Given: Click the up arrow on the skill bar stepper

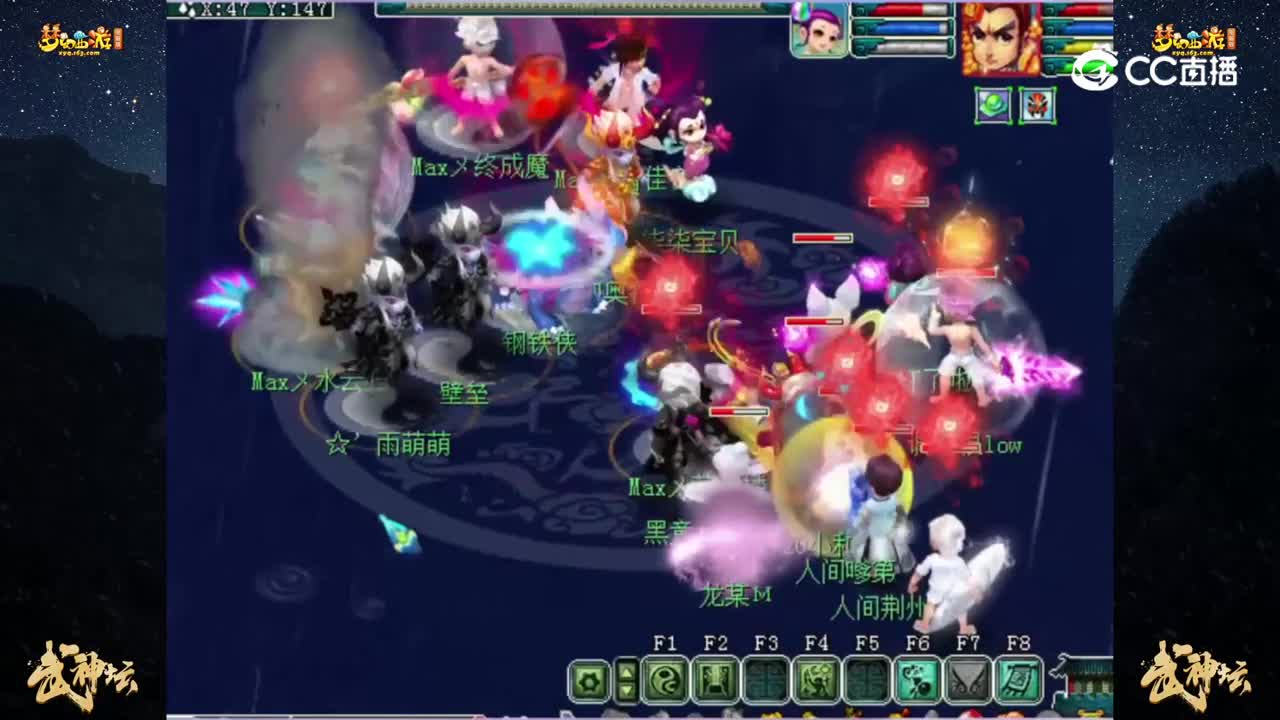Looking at the screenshot, I should (x=628, y=672).
